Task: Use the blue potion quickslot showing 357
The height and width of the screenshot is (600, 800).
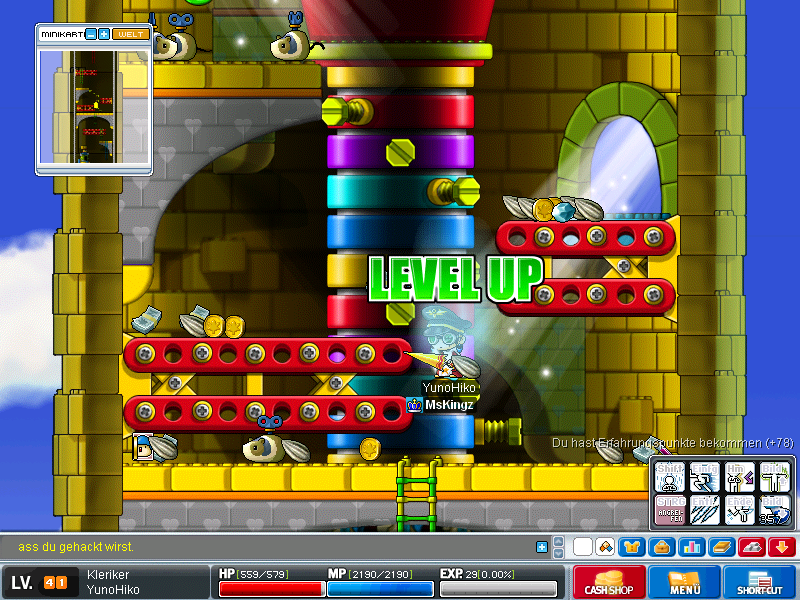Action: (x=774, y=509)
